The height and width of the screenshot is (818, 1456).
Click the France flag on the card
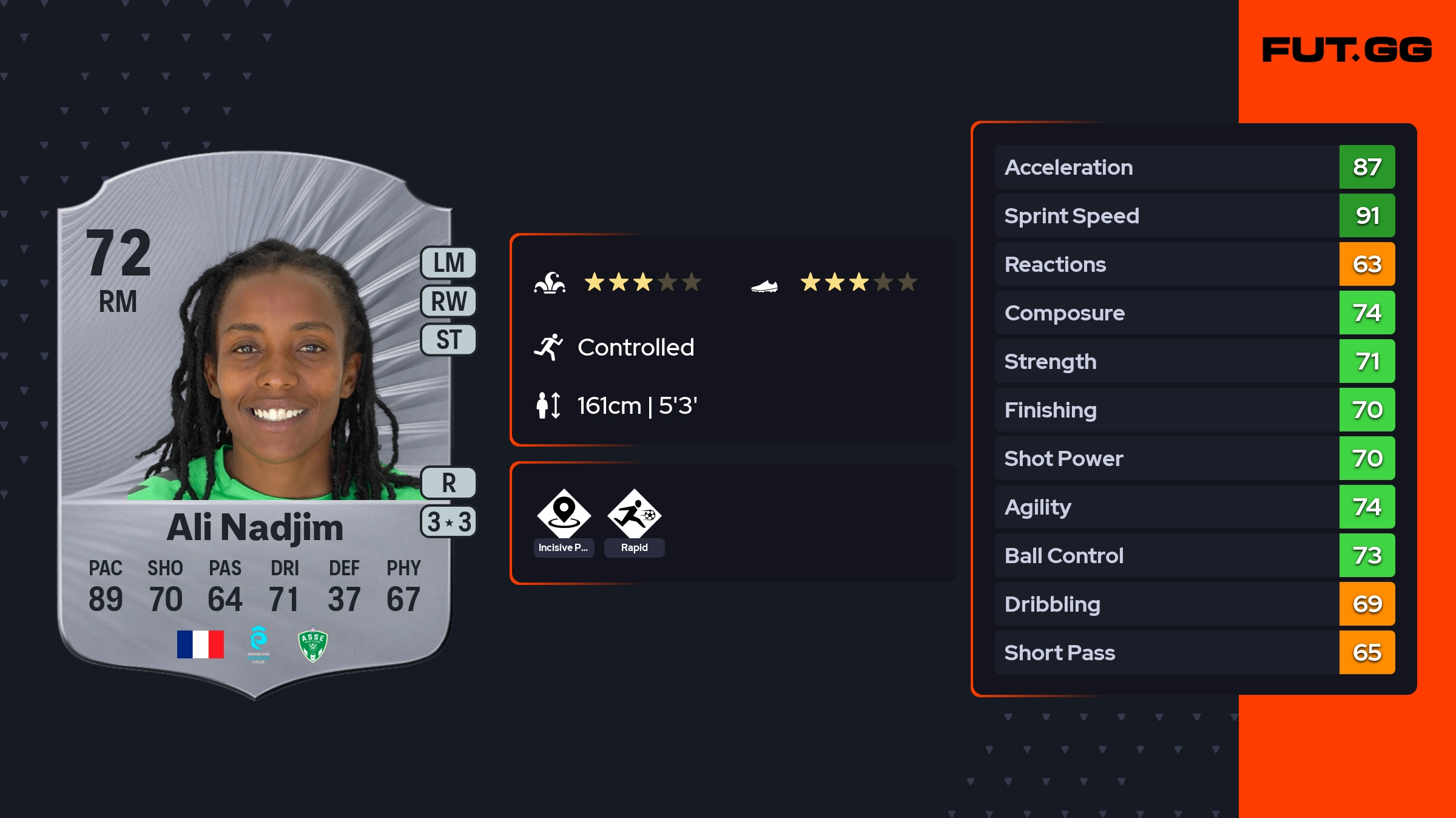[x=200, y=644]
